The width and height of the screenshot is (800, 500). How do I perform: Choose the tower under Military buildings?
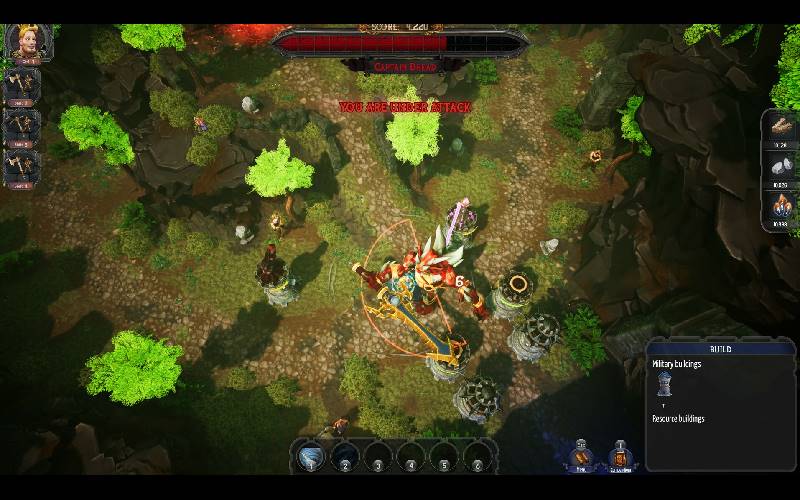pyautogui.click(x=664, y=385)
